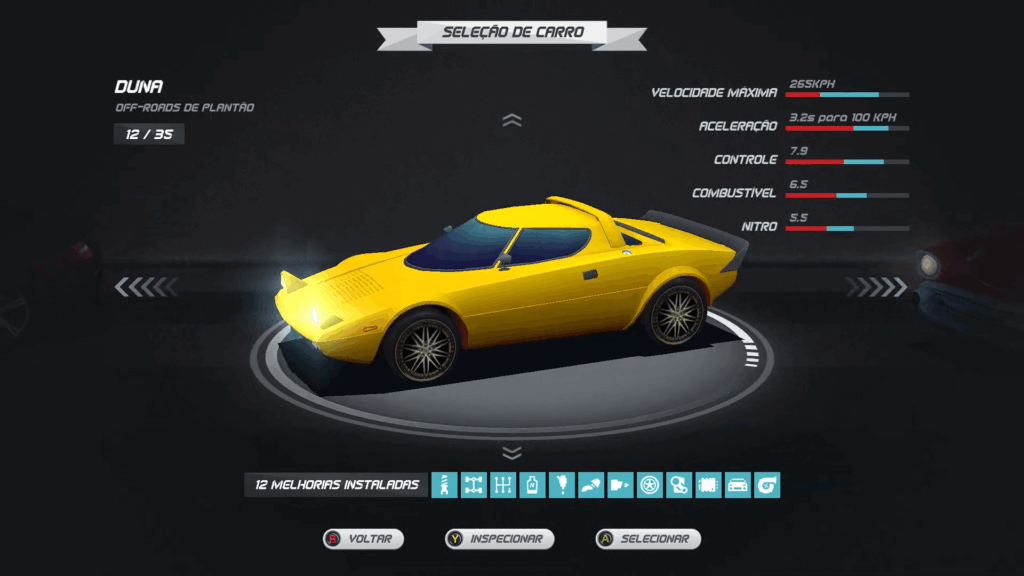Image resolution: width=1024 pixels, height=576 pixels.
Task: Click the Voltar back button
Action: pos(364,539)
